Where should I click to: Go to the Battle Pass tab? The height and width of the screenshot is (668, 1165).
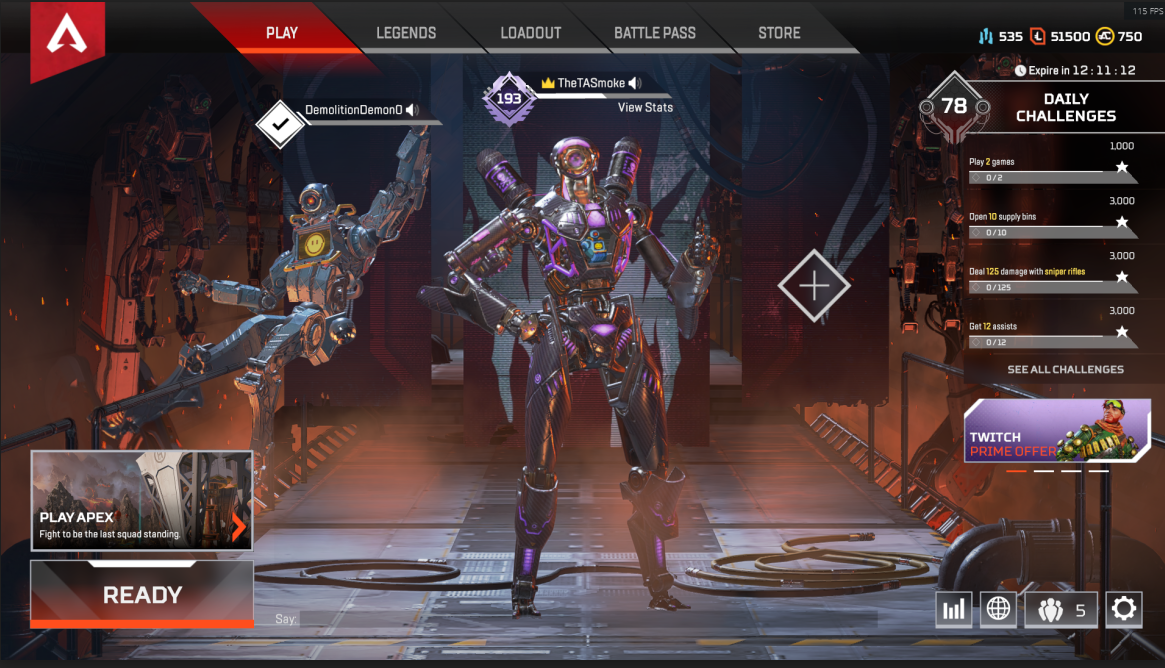pyautogui.click(x=655, y=33)
